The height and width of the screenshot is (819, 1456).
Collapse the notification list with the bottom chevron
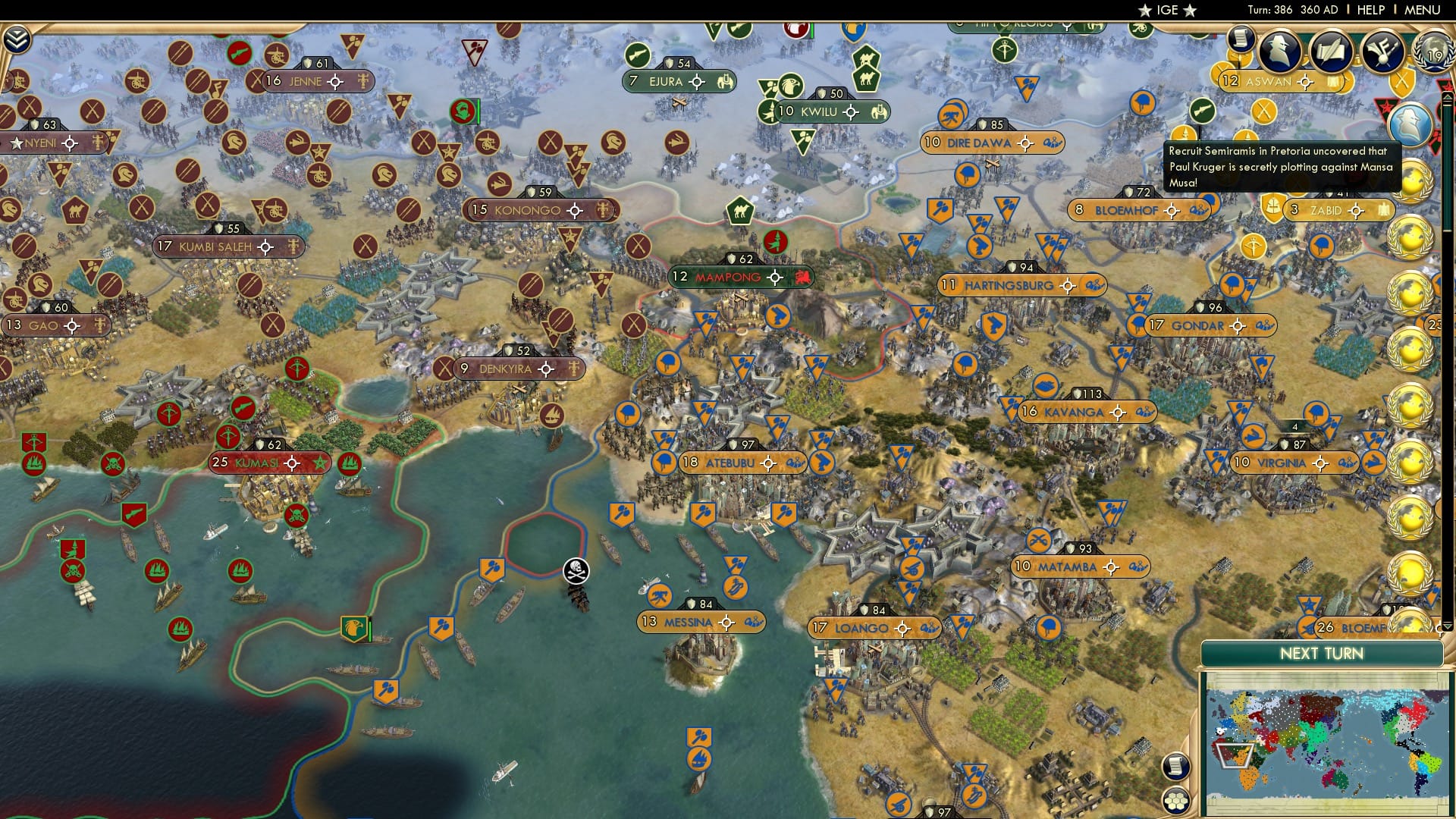point(1448,625)
